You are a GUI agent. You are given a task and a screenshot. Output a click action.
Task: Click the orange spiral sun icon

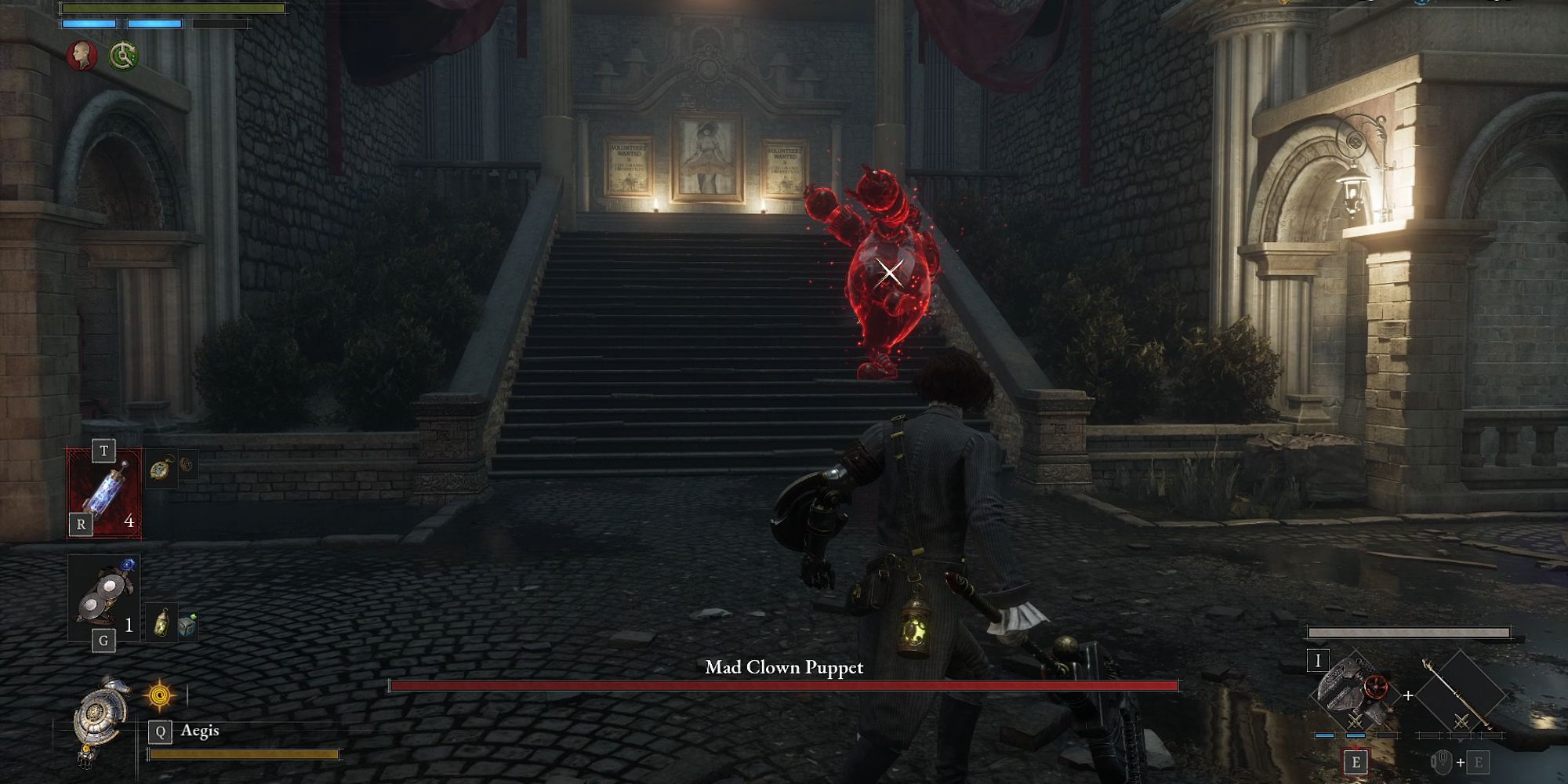pyautogui.click(x=160, y=695)
